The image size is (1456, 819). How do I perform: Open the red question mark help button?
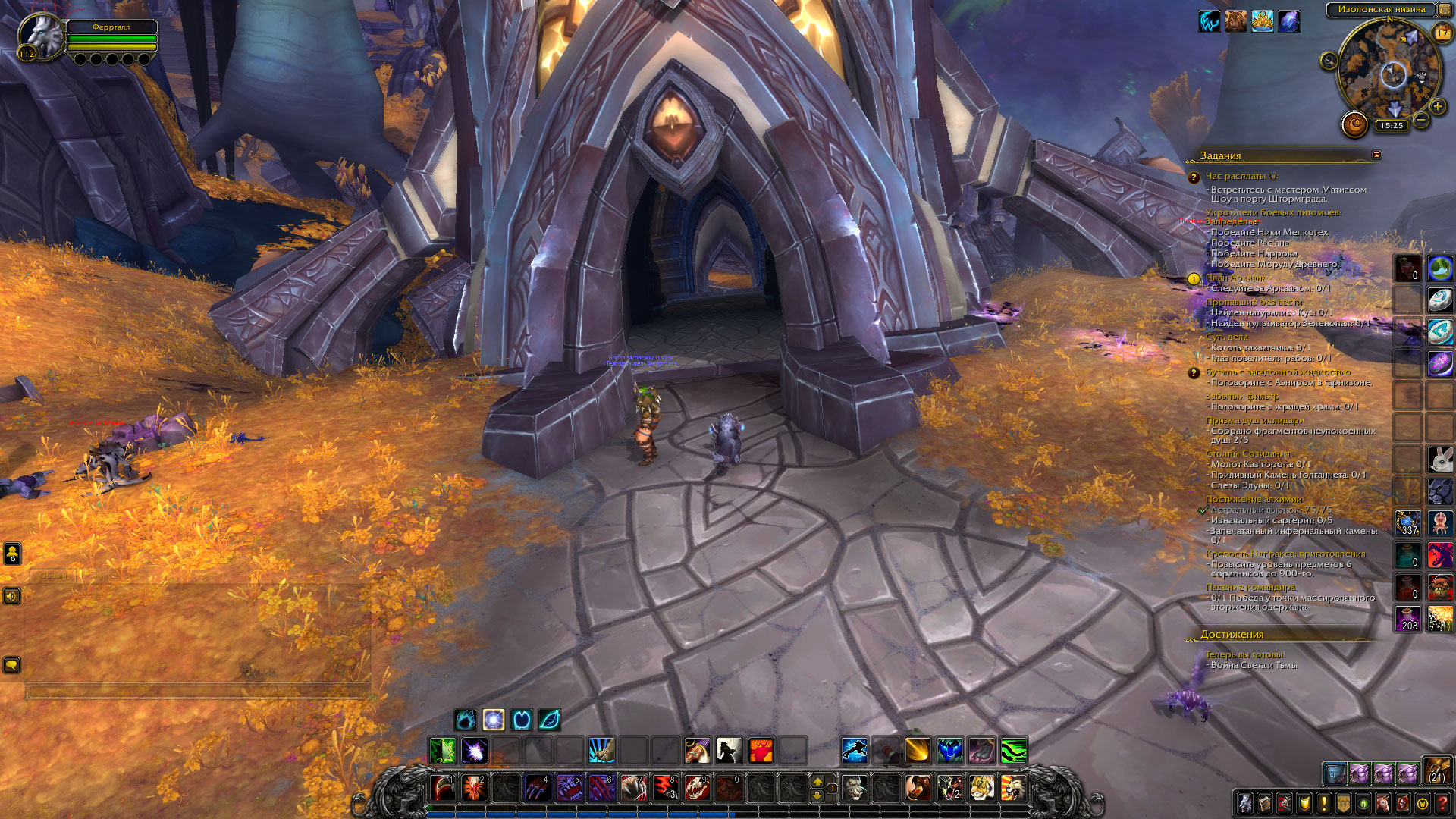1442,803
